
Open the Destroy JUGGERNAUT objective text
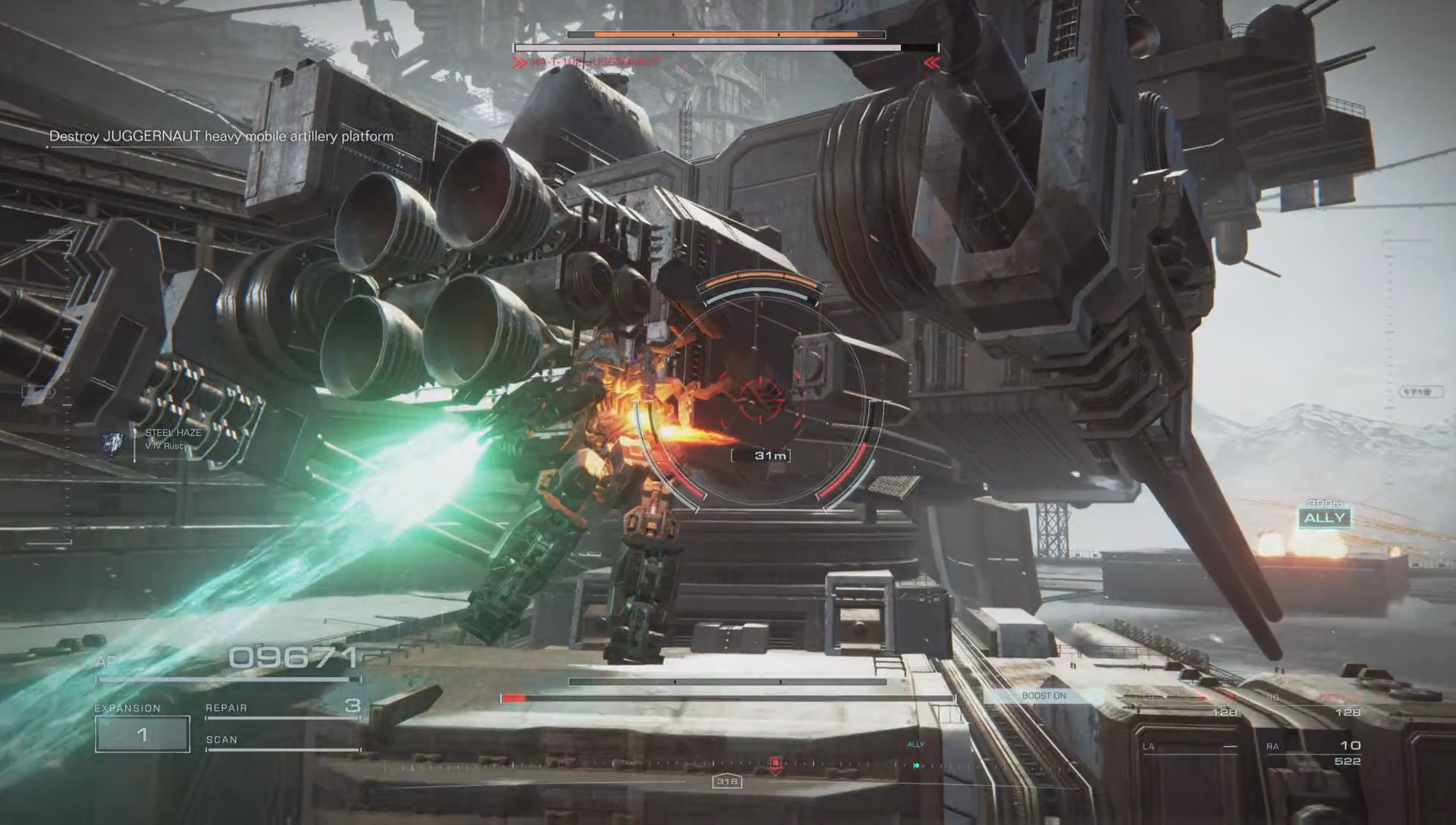pos(221,135)
